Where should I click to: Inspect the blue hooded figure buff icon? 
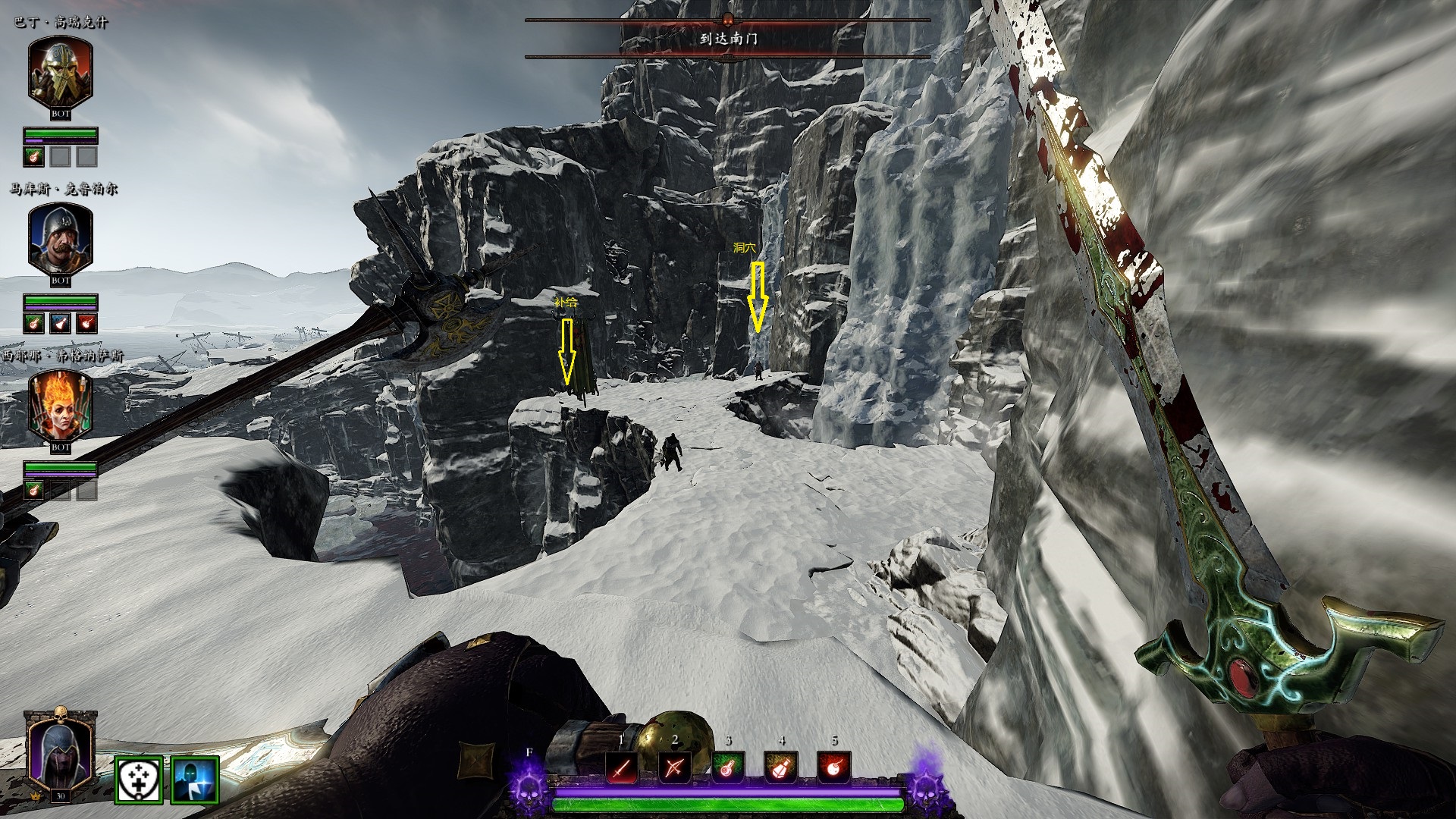pyautogui.click(x=195, y=780)
